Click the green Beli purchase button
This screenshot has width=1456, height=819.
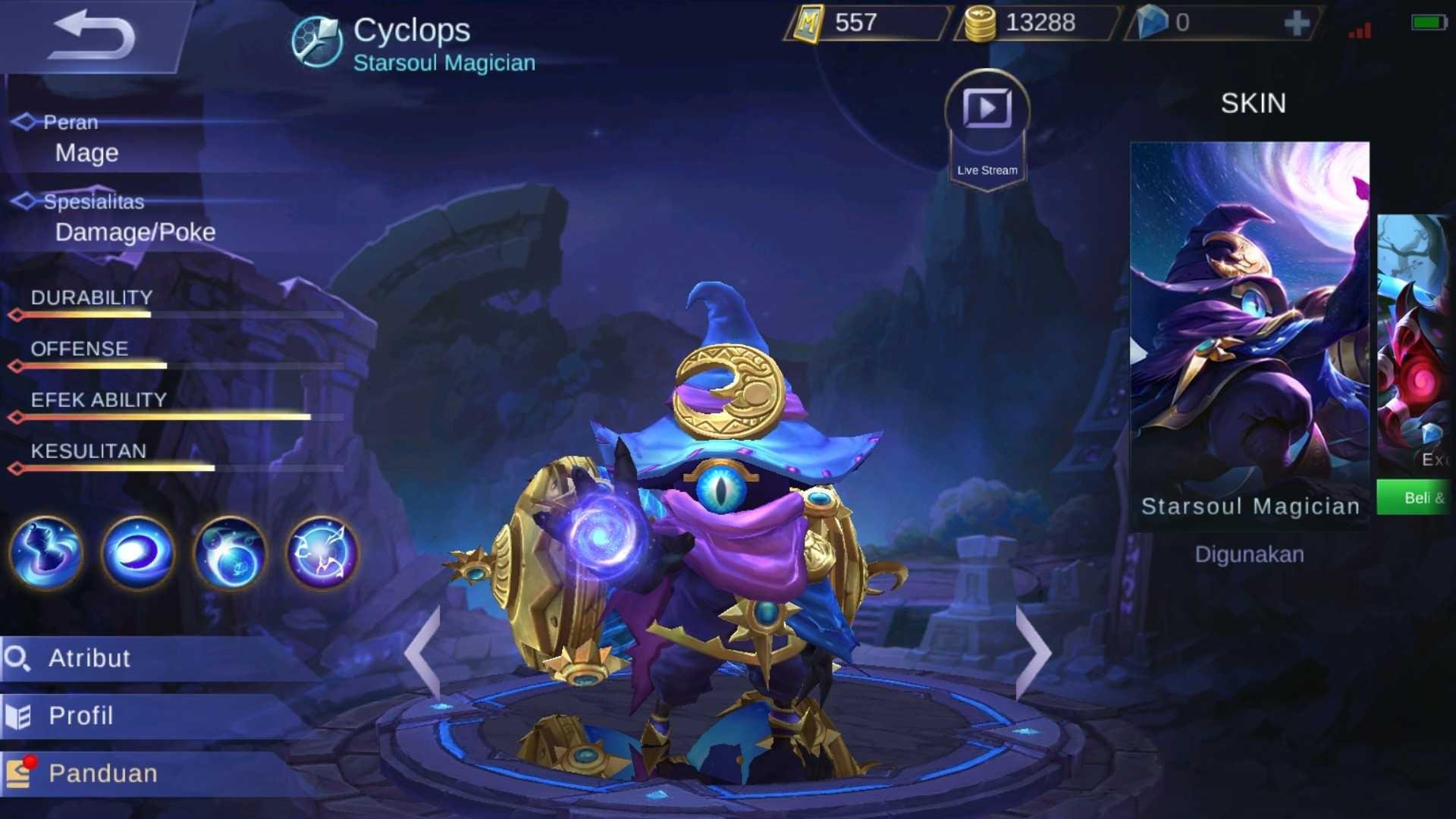click(x=1415, y=497)
